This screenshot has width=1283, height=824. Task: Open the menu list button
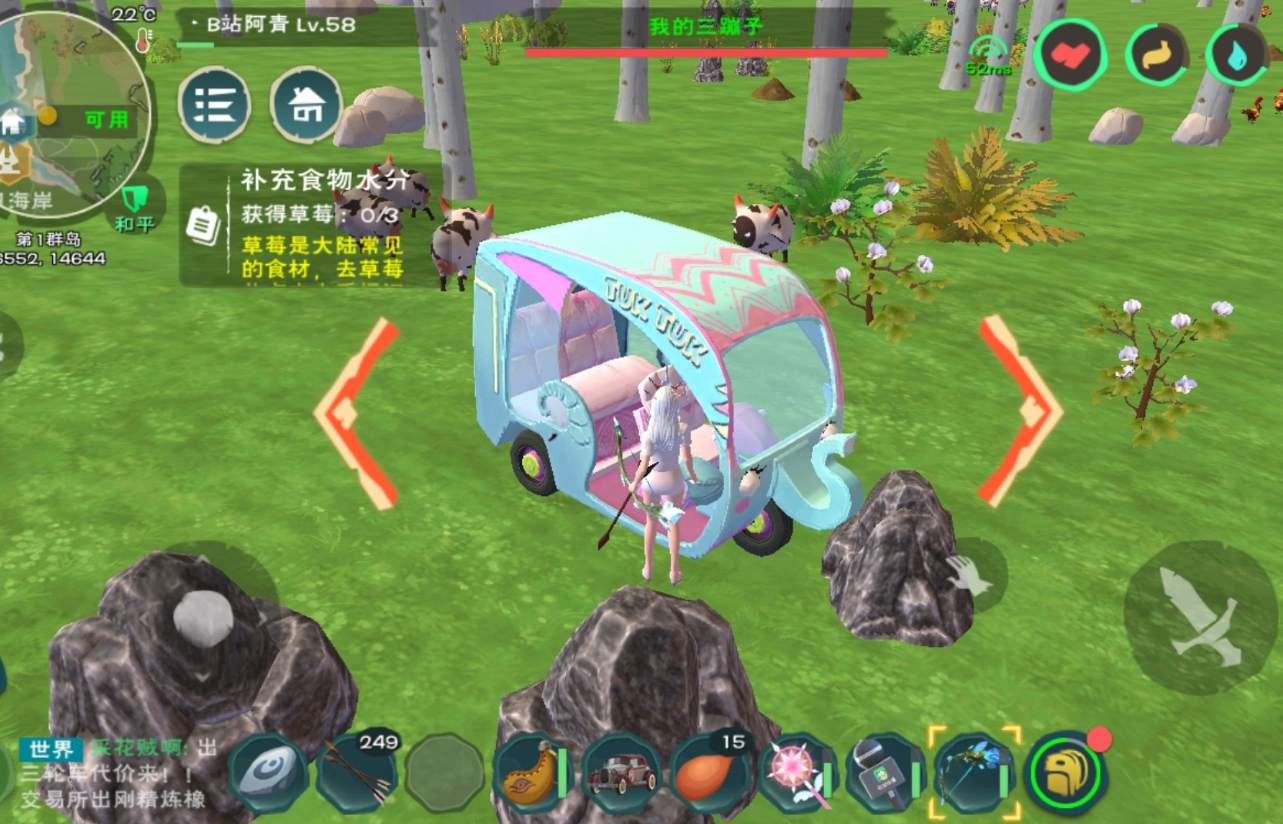pyautogui.click(x=213, y=105)
